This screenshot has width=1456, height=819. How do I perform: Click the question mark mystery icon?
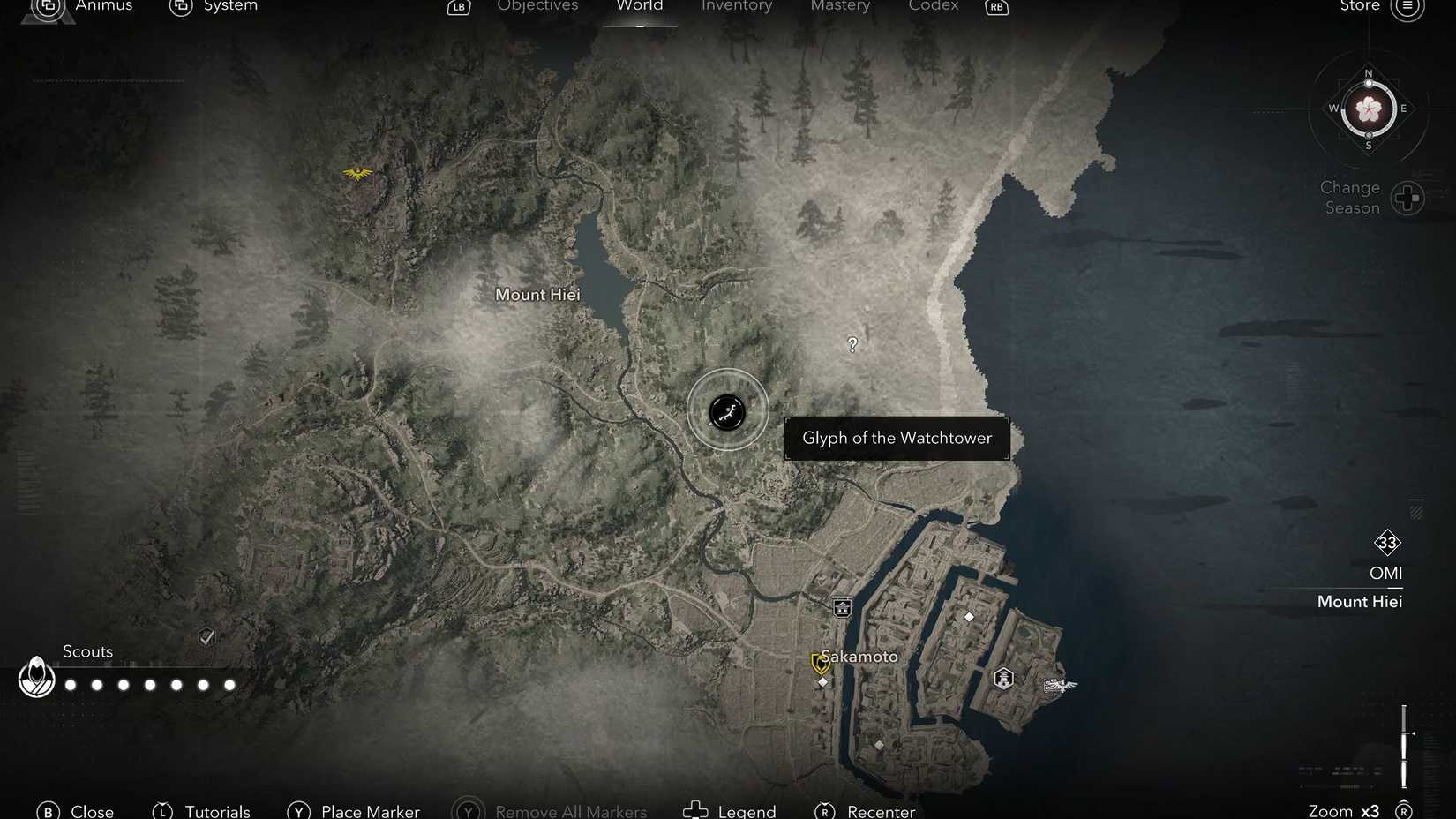(851, 344)
